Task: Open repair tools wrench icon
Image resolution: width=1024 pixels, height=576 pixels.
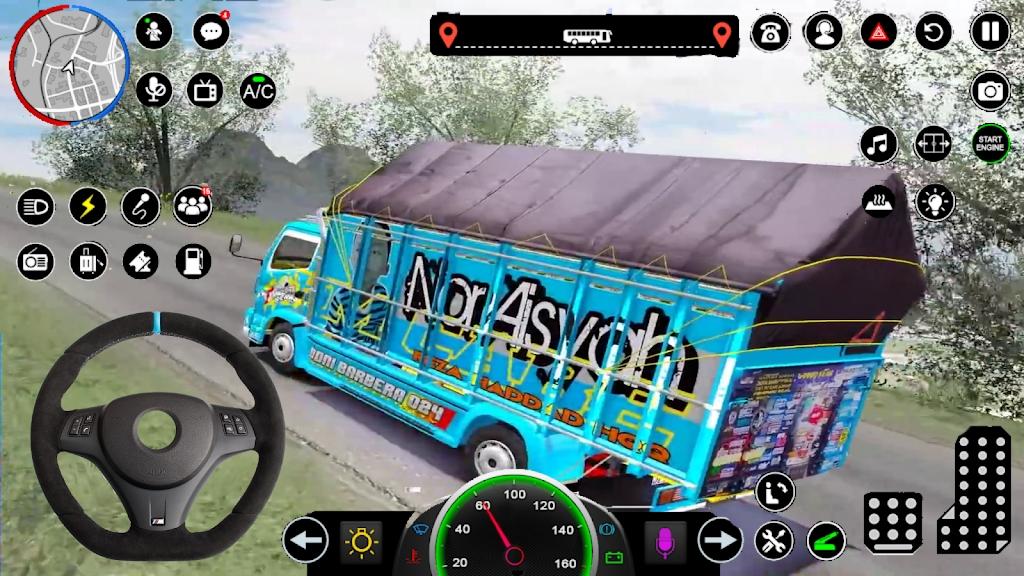Action: tap(773, 541)
